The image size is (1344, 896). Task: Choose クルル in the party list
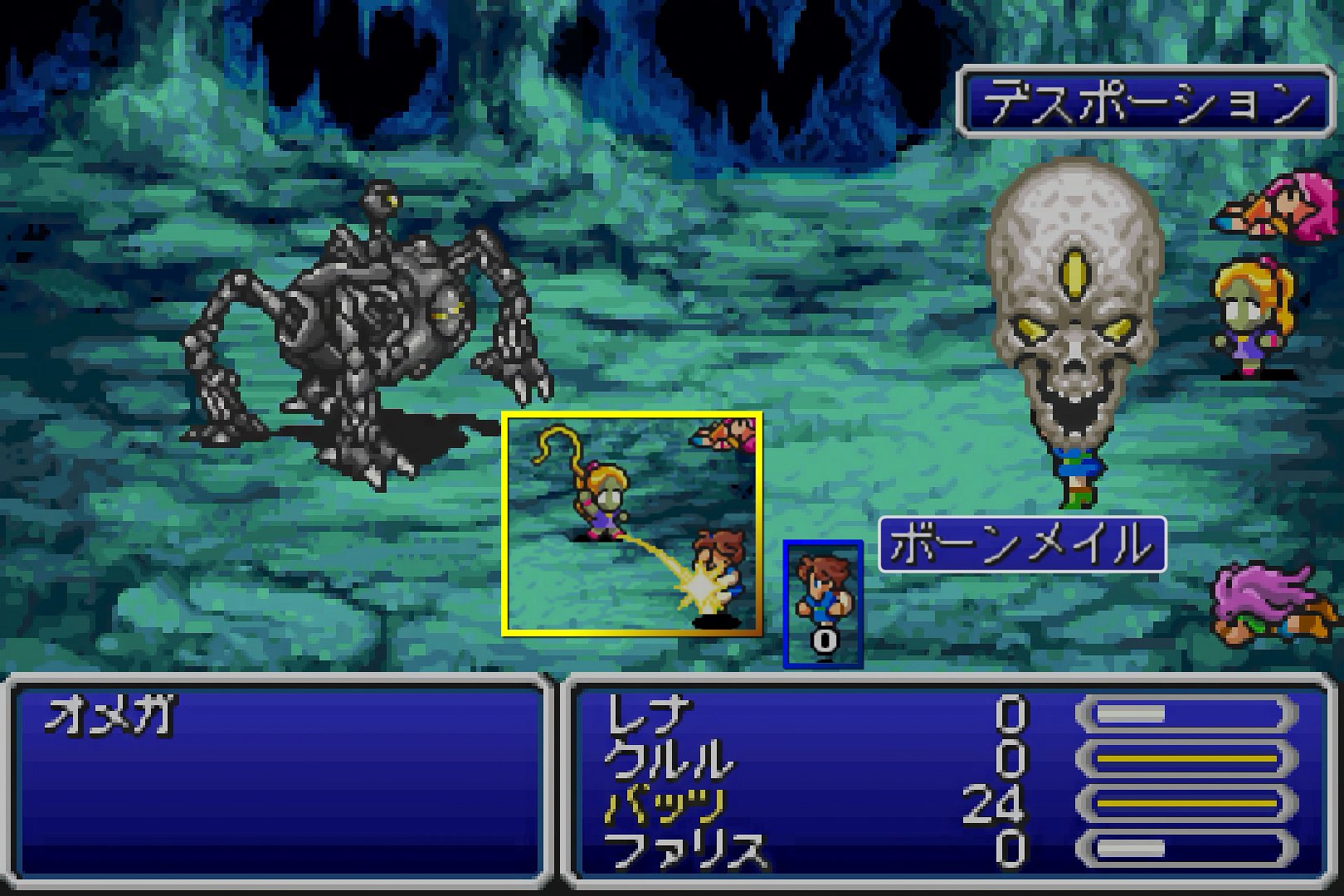pyautogui.click(x=670, y=759)
